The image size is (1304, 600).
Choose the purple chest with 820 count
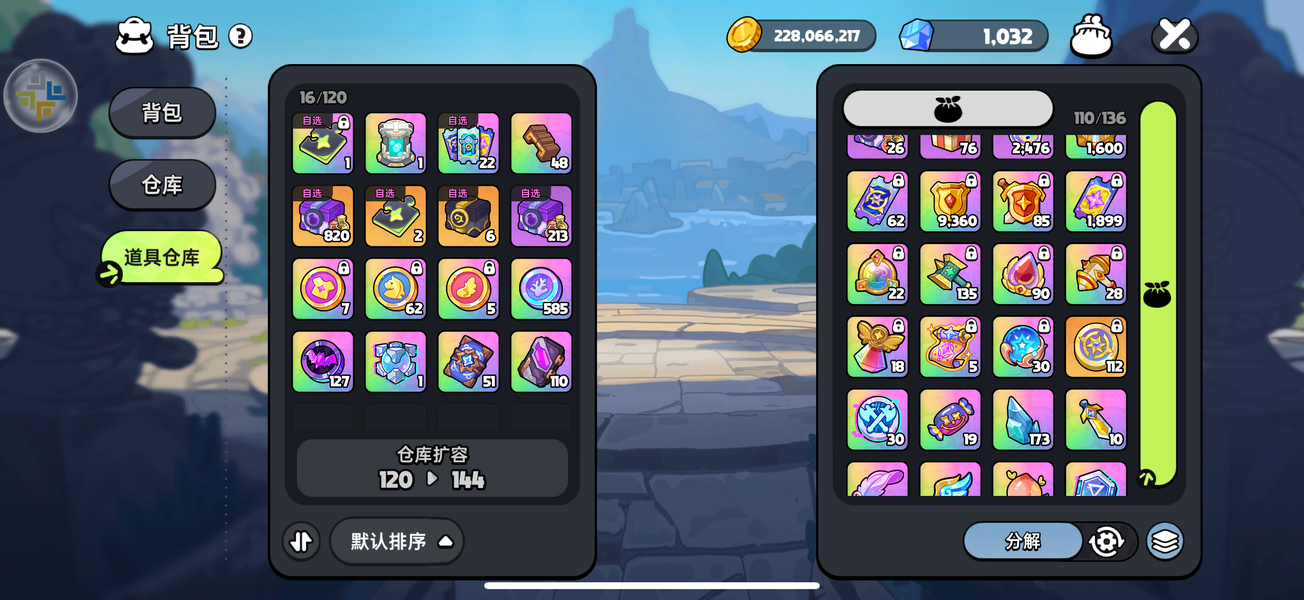click(x=322, y=216)
